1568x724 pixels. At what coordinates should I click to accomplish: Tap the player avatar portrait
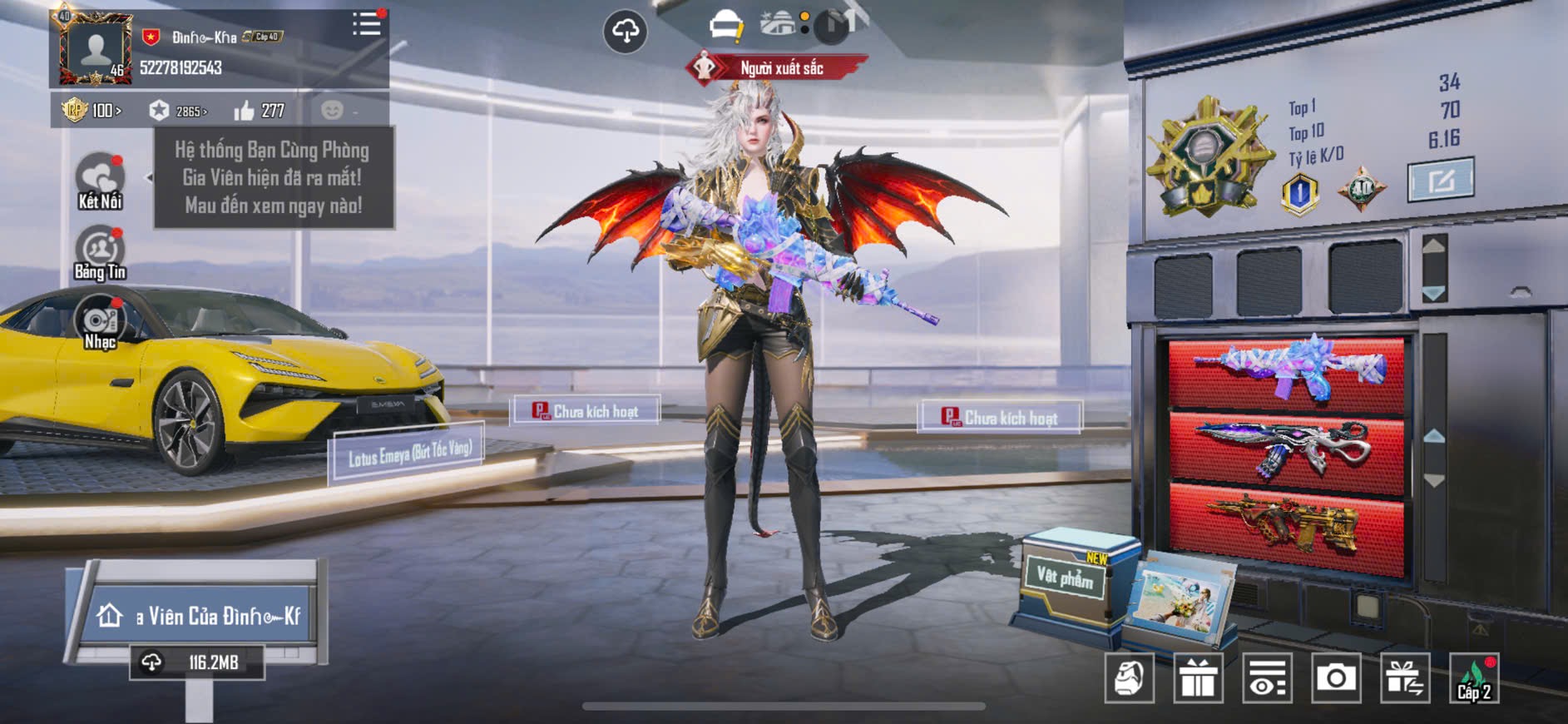(95, 50)
